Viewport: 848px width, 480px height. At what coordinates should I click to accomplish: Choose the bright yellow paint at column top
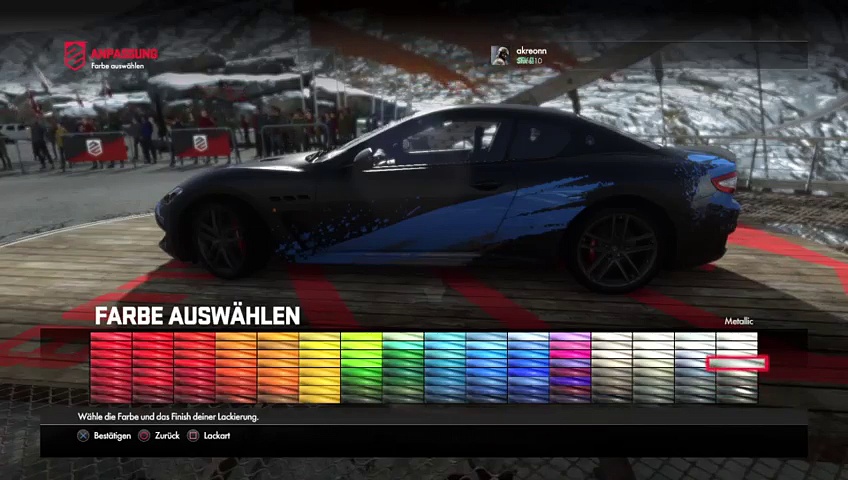point(320,342)
